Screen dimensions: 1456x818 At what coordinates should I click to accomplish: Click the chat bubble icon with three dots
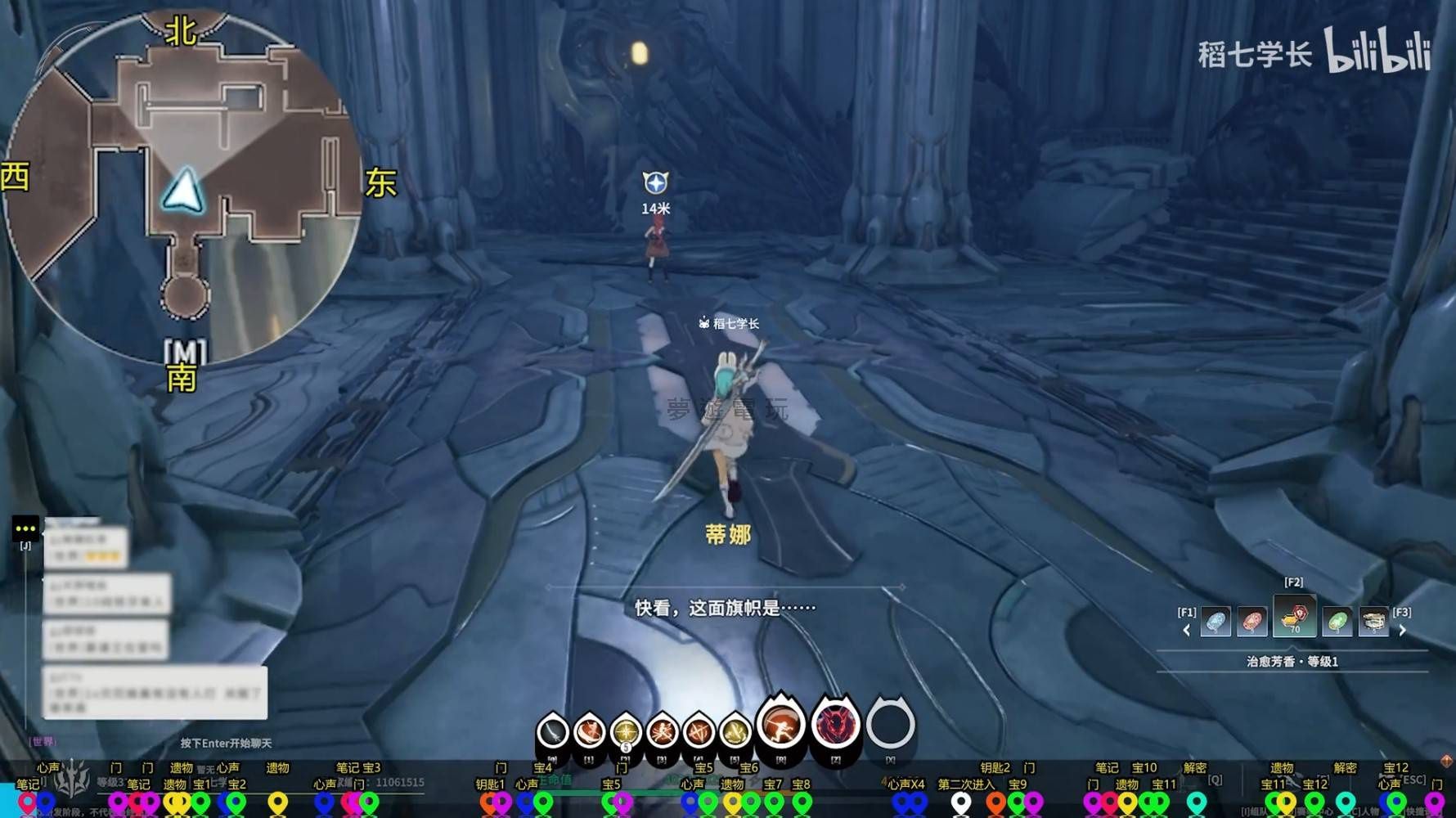(x=25, y=528)
